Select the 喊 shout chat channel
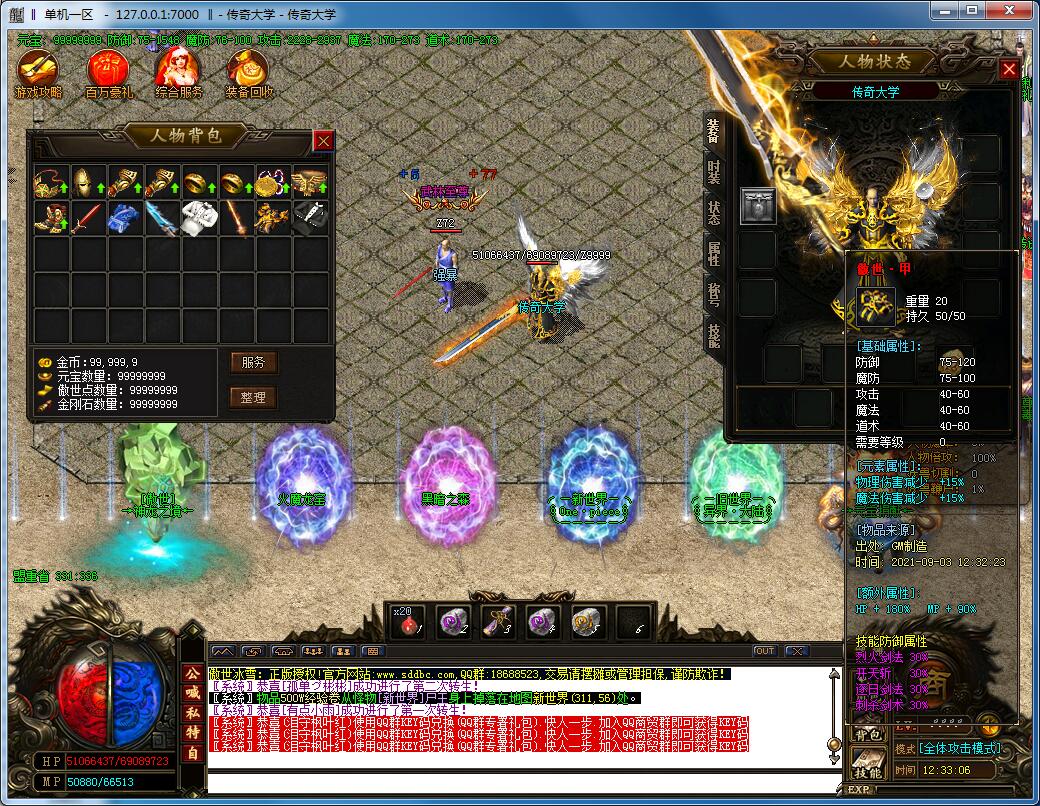 pyautogui.click(x=191, y=692)
